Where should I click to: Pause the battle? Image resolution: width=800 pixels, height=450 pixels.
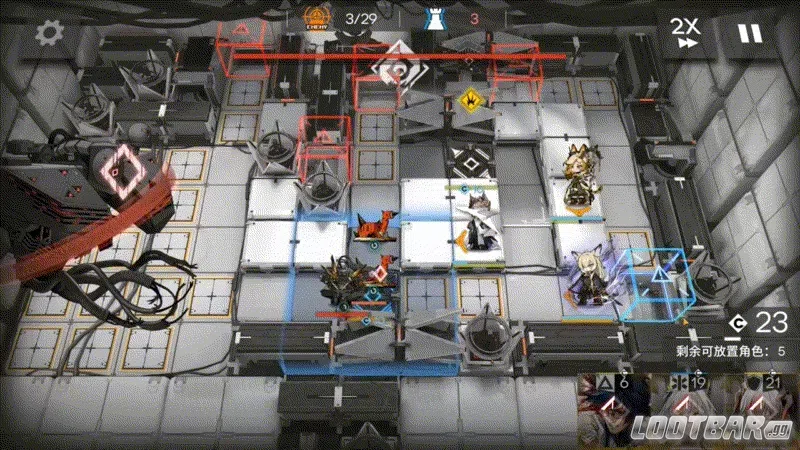(x=749, y=33)
